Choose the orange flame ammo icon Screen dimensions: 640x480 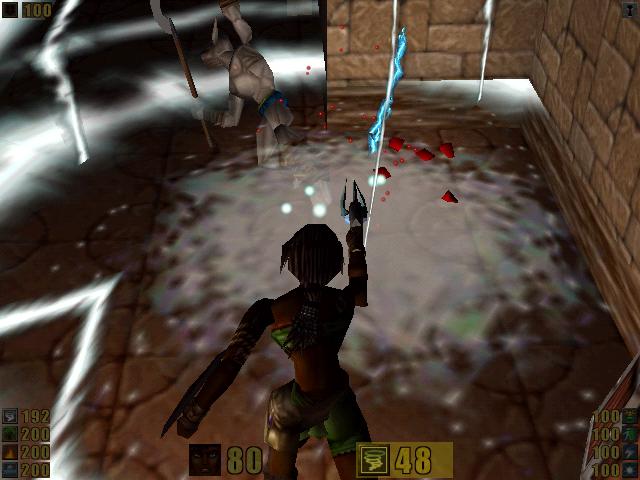pos(9,453)
